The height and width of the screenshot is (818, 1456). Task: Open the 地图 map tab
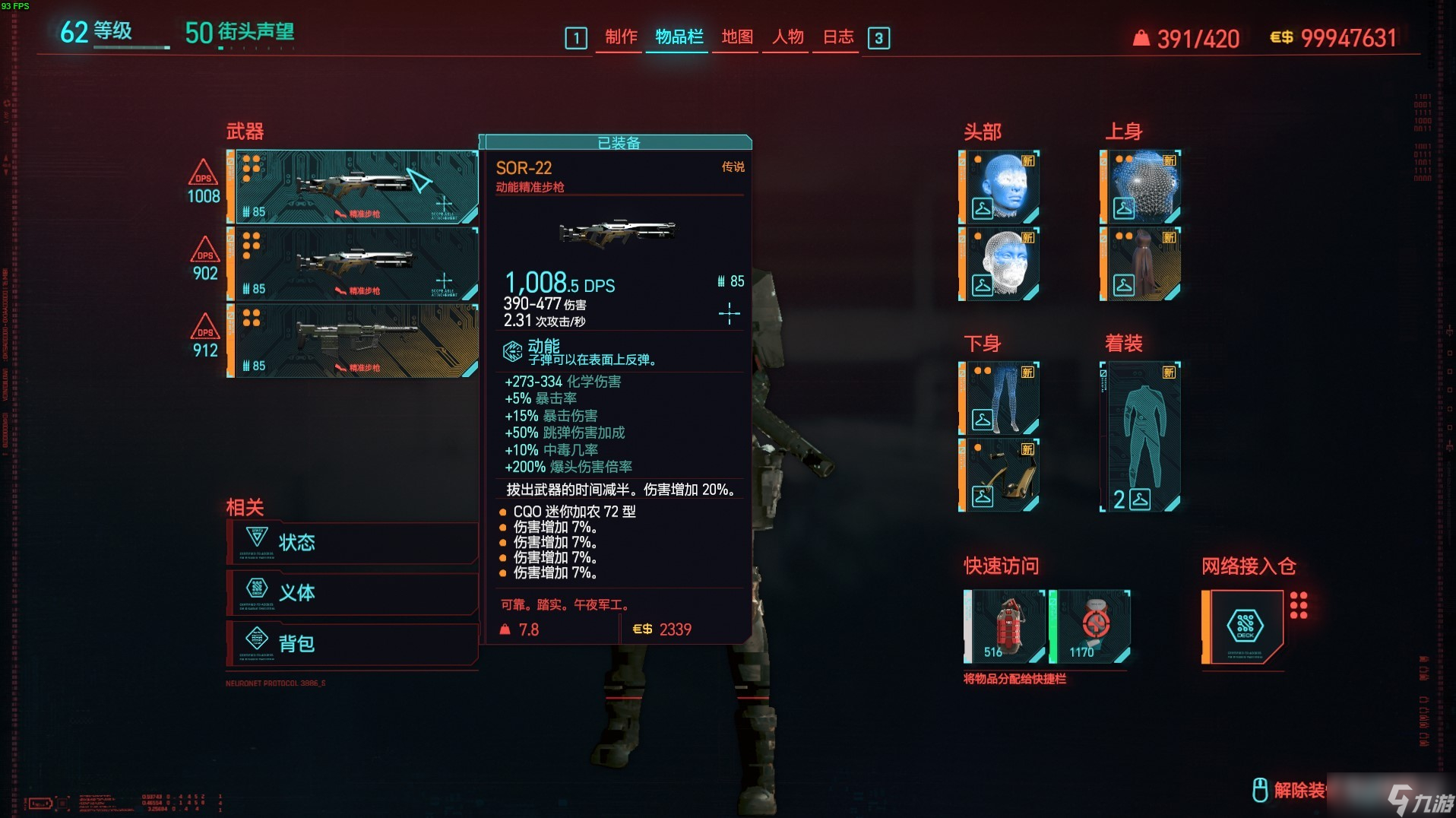coord(736,37)
